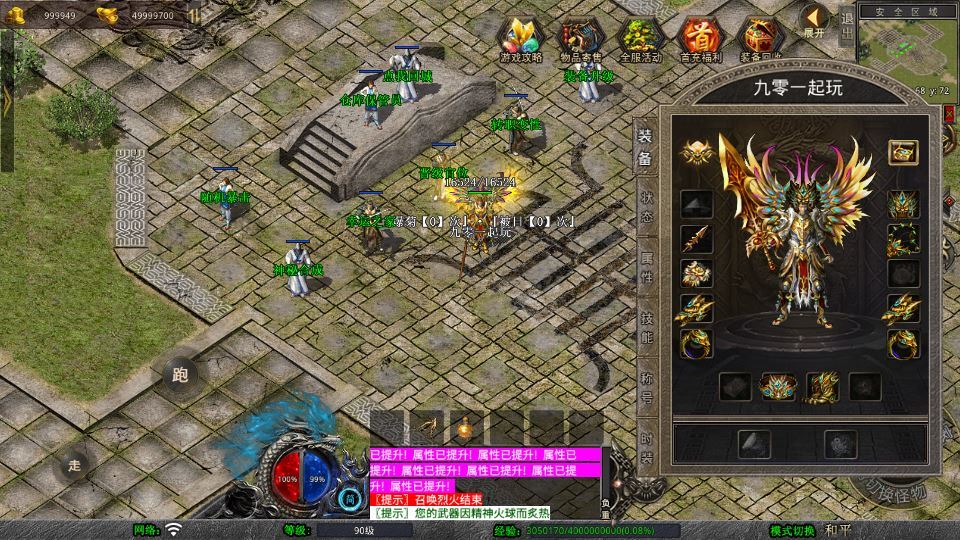Open the 全服活动 server events icon
The height and width of the screenshot is (540, 960).
click(x=640, y=38)
